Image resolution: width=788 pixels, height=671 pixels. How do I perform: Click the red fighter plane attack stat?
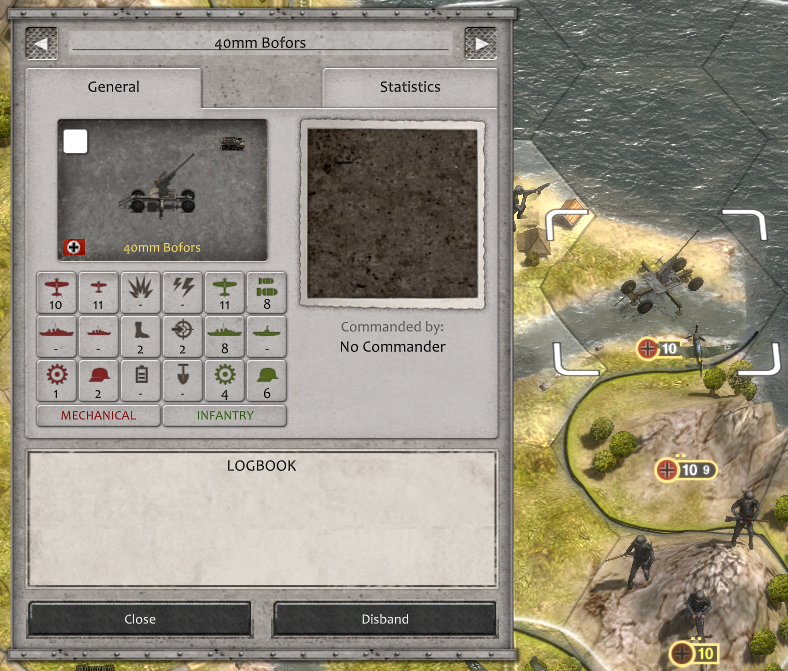click(x=56, y=291)
